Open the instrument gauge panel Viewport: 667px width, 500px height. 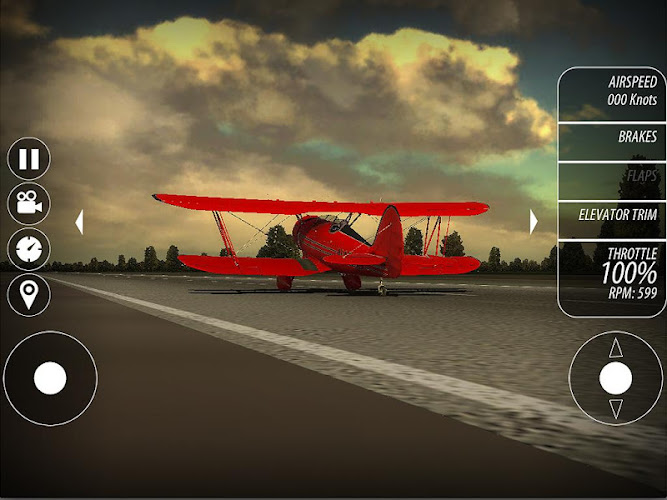click(x=29, y=249)
